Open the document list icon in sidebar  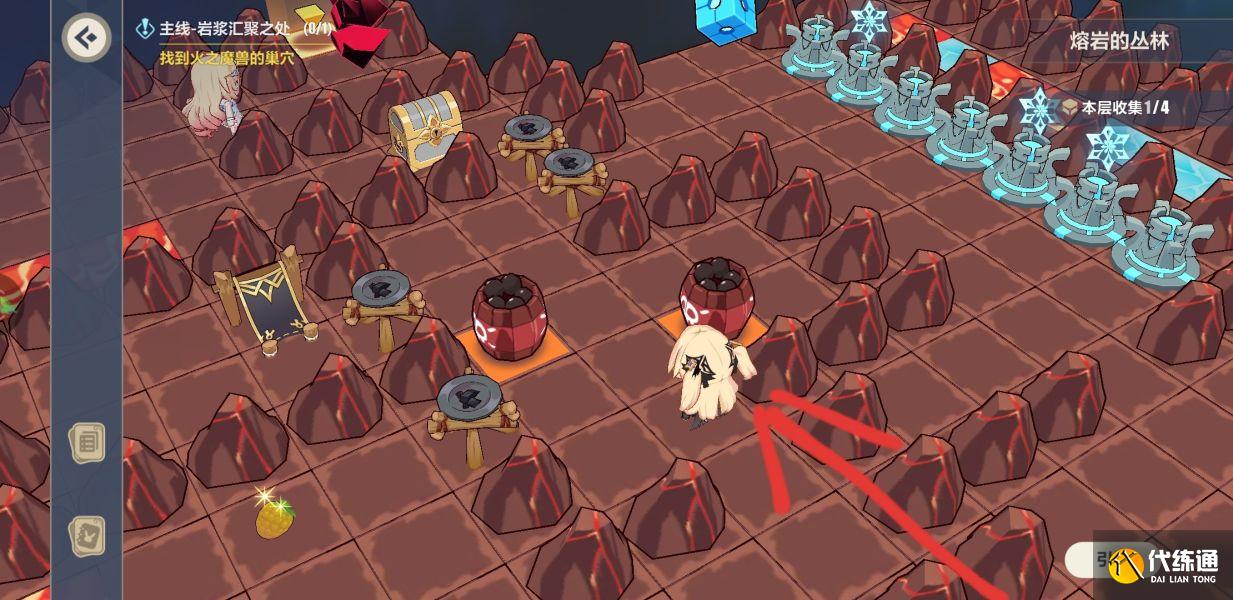coord(87,442)
